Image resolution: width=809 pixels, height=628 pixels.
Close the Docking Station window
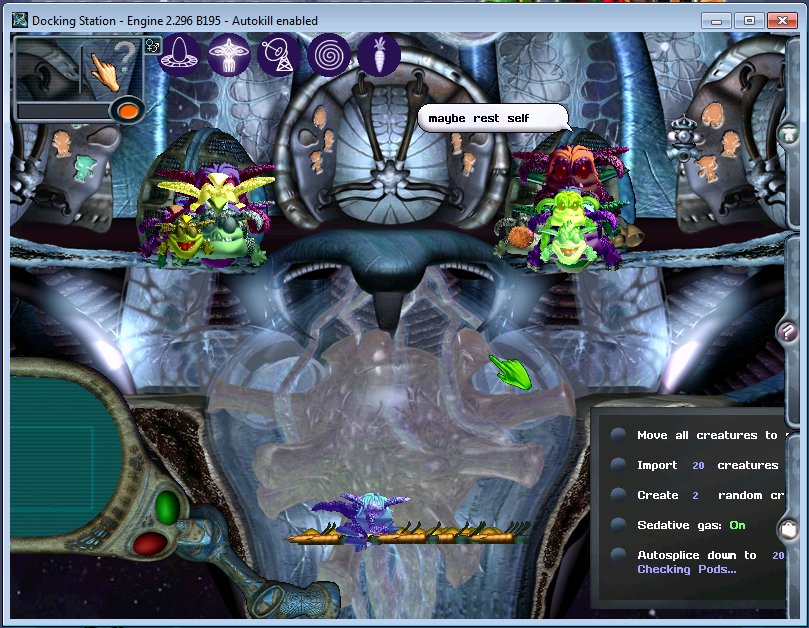pyautogui.click(x=784, y=20)
